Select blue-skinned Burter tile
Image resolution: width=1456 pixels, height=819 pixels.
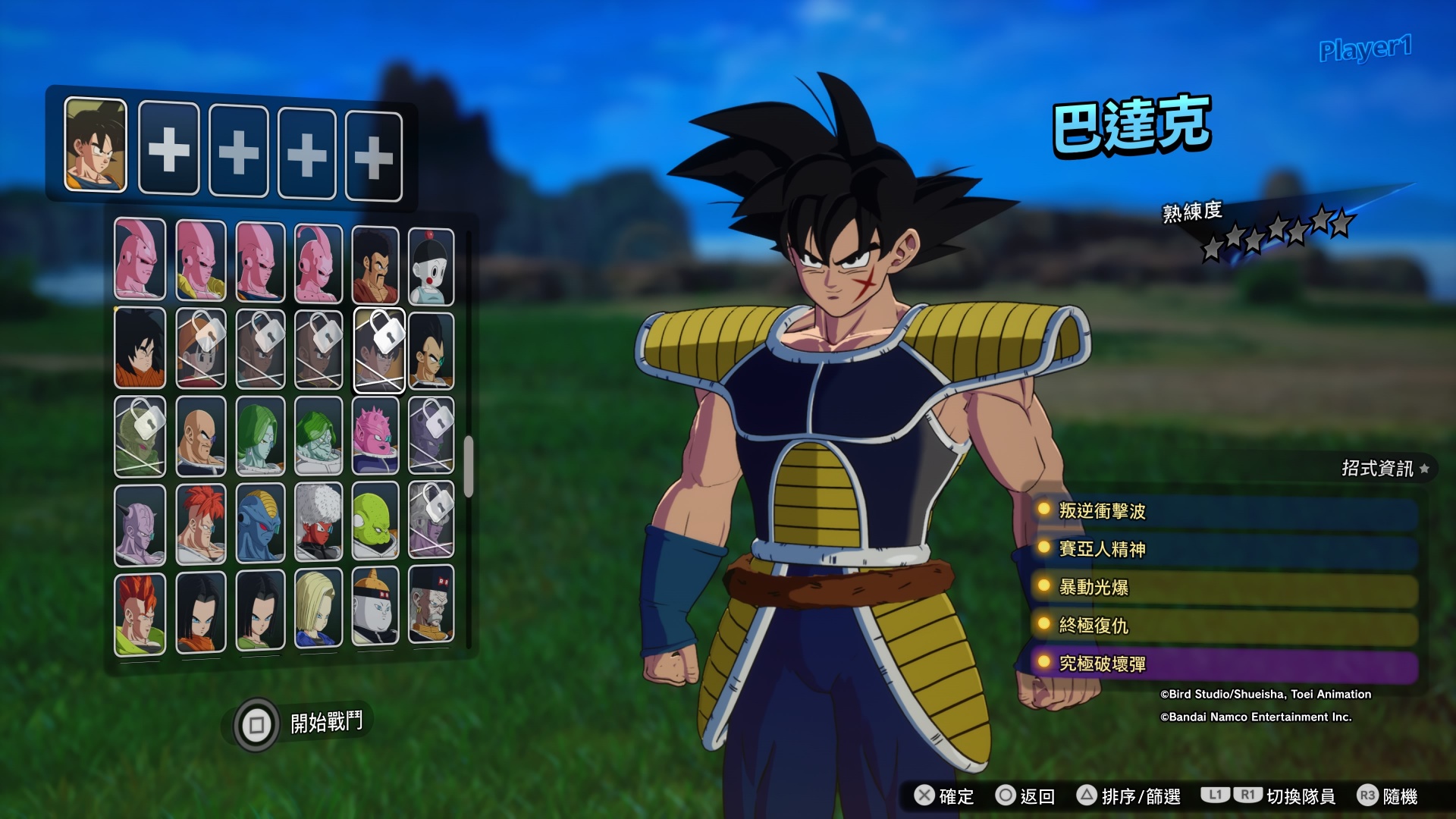260,523
